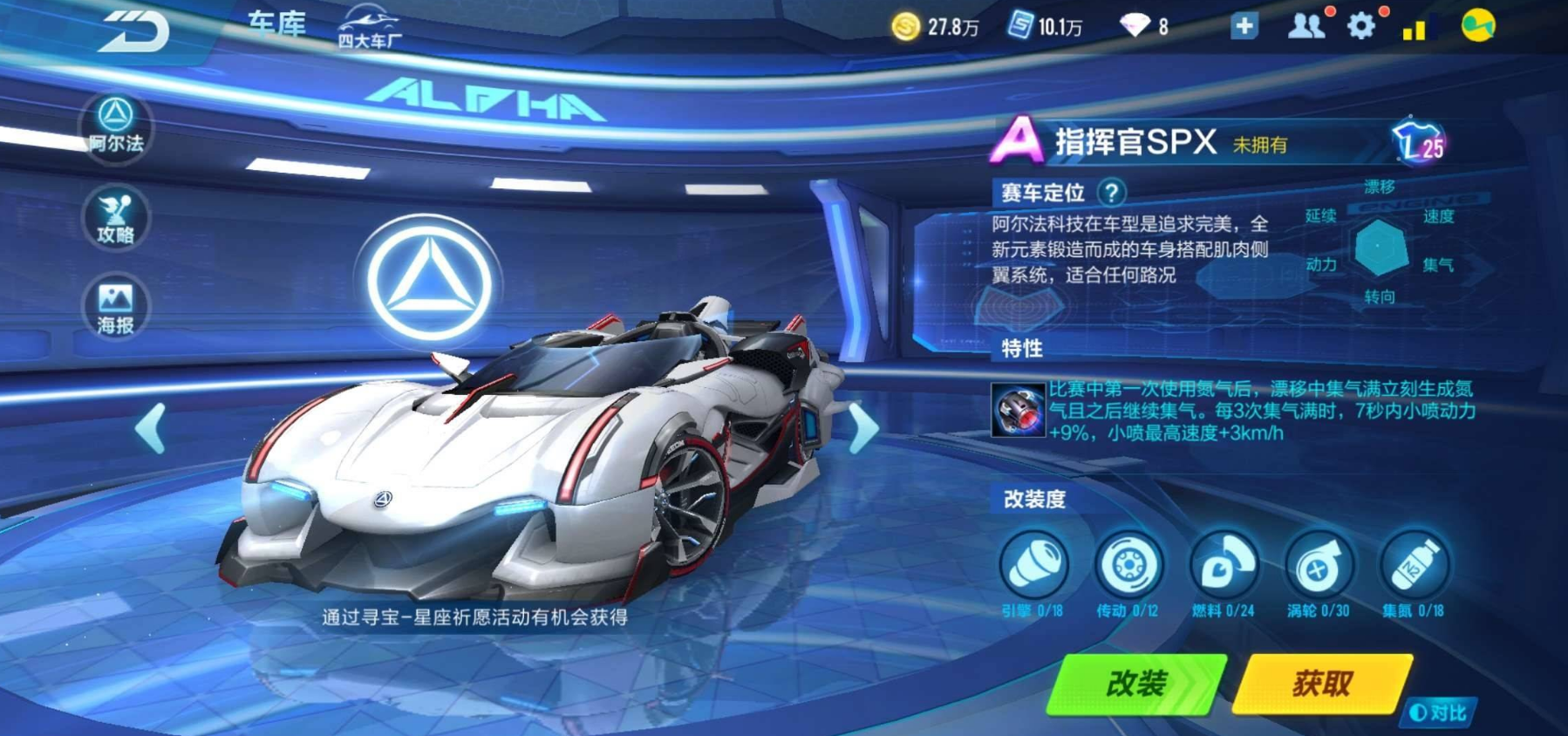This screenshot has width=1568, height=736.
Task: Select the 涡轮 turbo upgrade icon
Action: tap(1319, 567)
